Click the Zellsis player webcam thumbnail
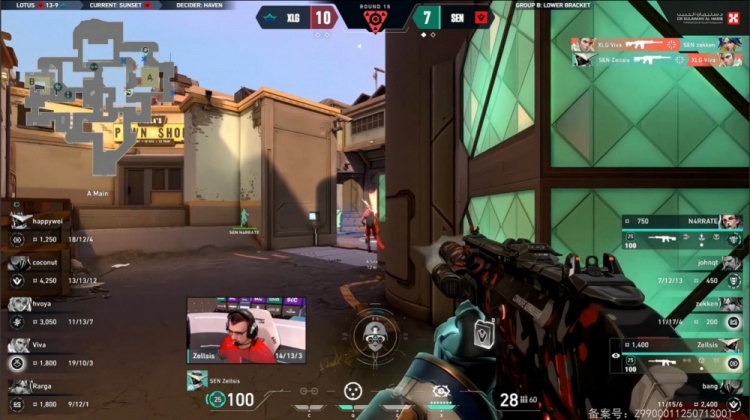 (246, 330)
